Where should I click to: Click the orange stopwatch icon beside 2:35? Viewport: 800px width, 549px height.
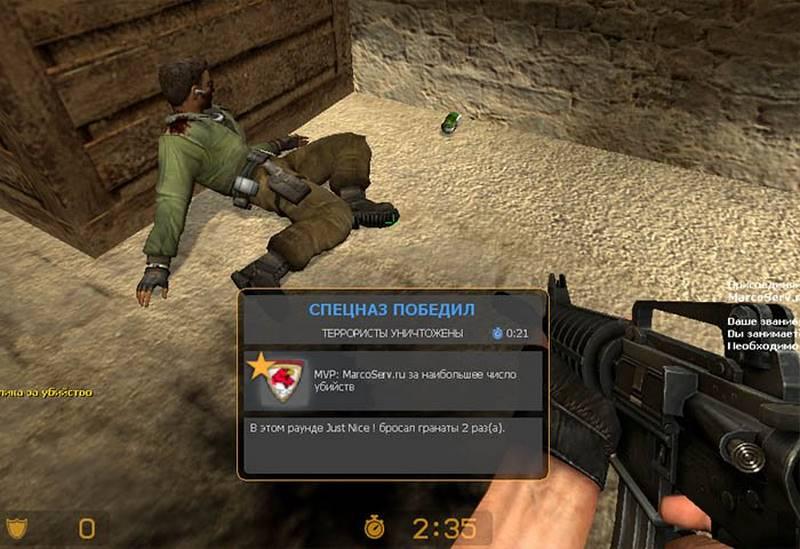pyautogui.click(x=374, y=527)
